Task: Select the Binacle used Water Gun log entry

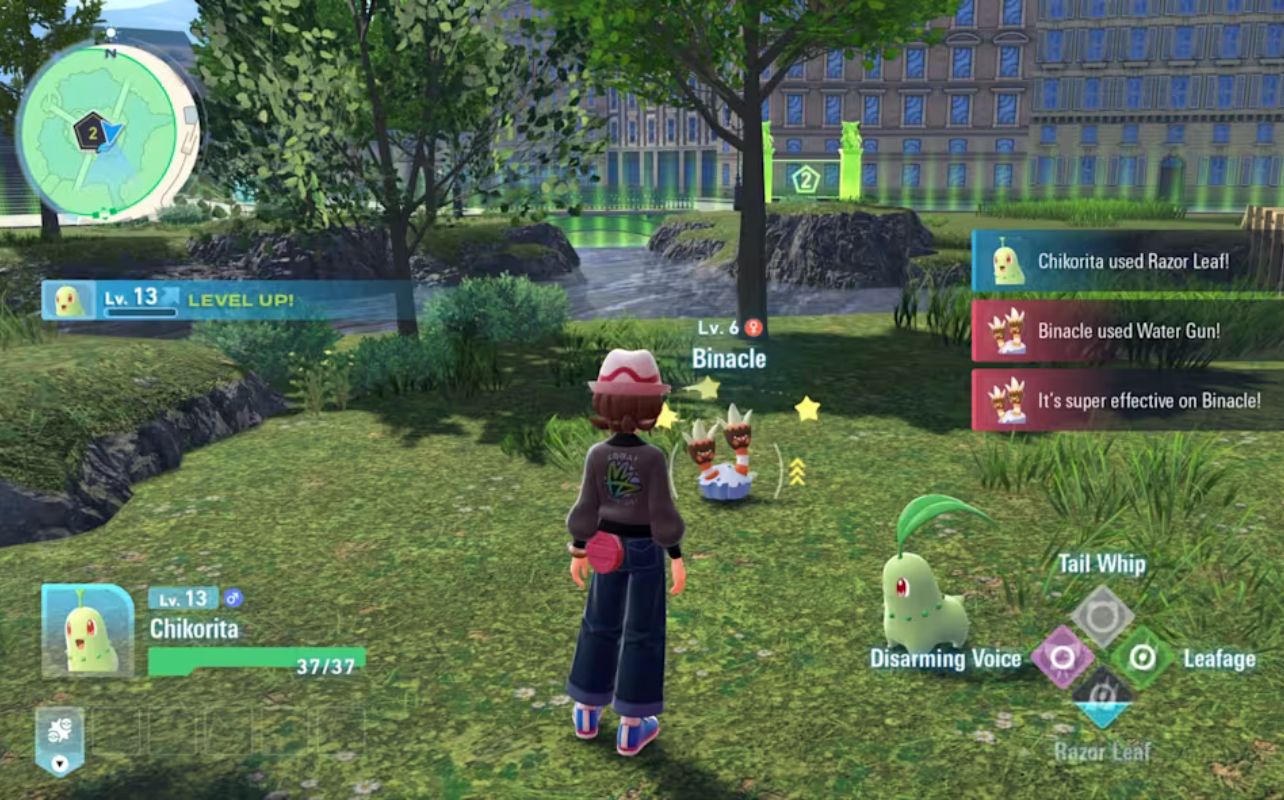Action: pos(1127,331)
